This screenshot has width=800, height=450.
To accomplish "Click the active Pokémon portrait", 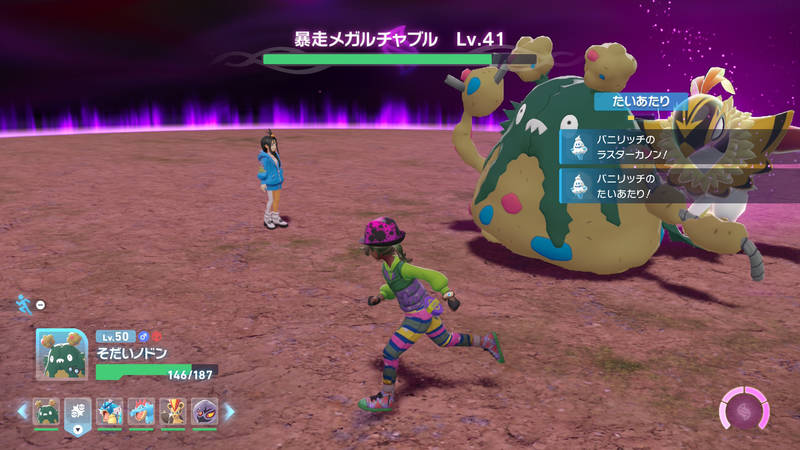I will [x=62, y=354].
